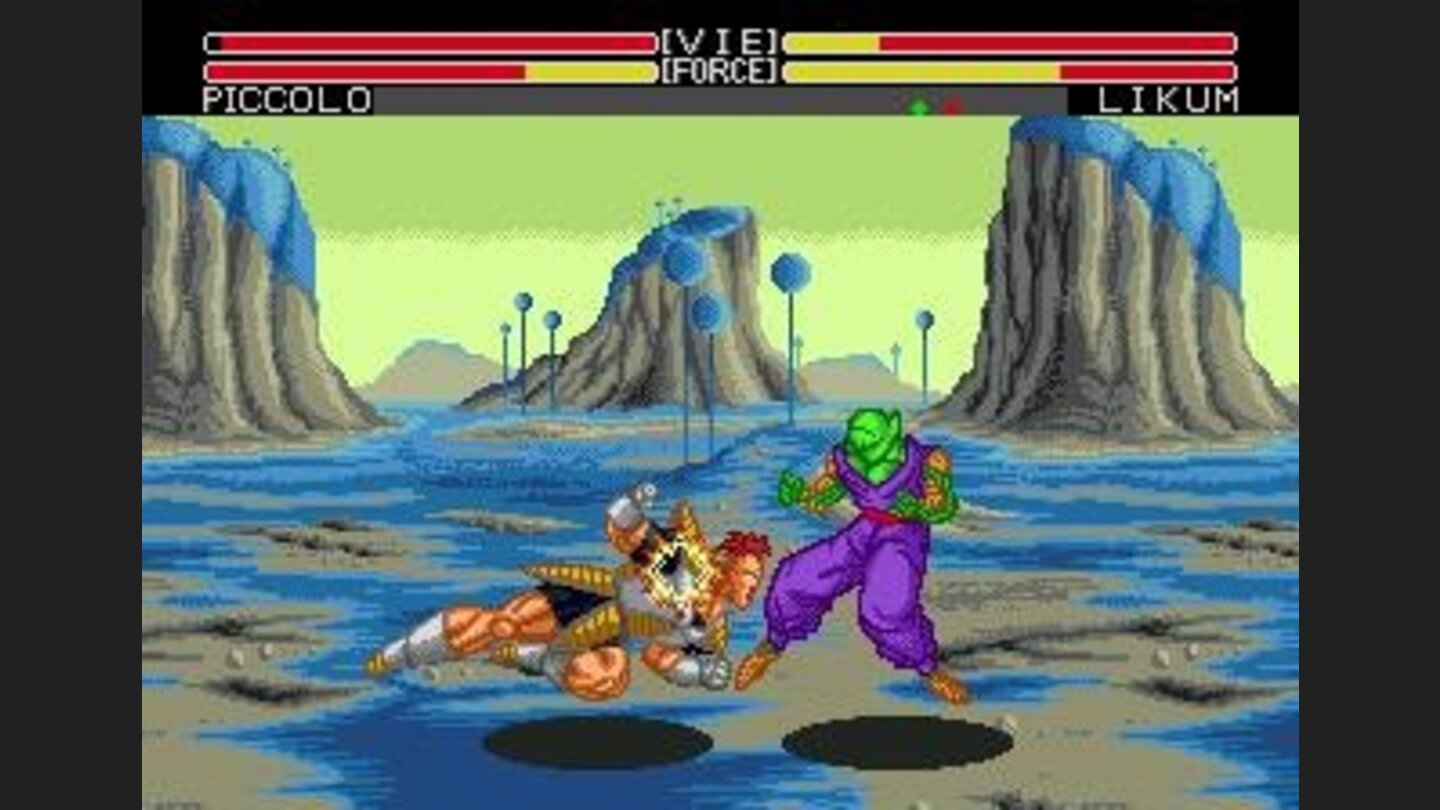
Task: Click the [FORCE] label between the gauges
Action: click(722, 69)
